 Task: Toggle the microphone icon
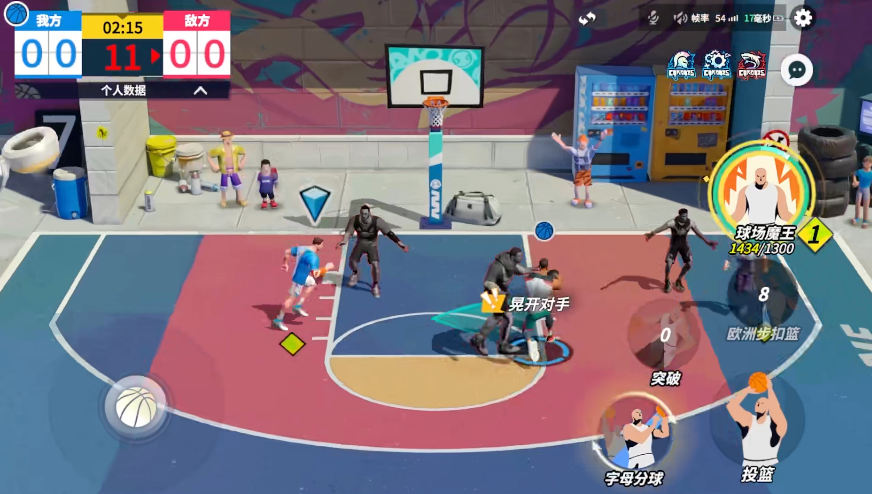652,18
